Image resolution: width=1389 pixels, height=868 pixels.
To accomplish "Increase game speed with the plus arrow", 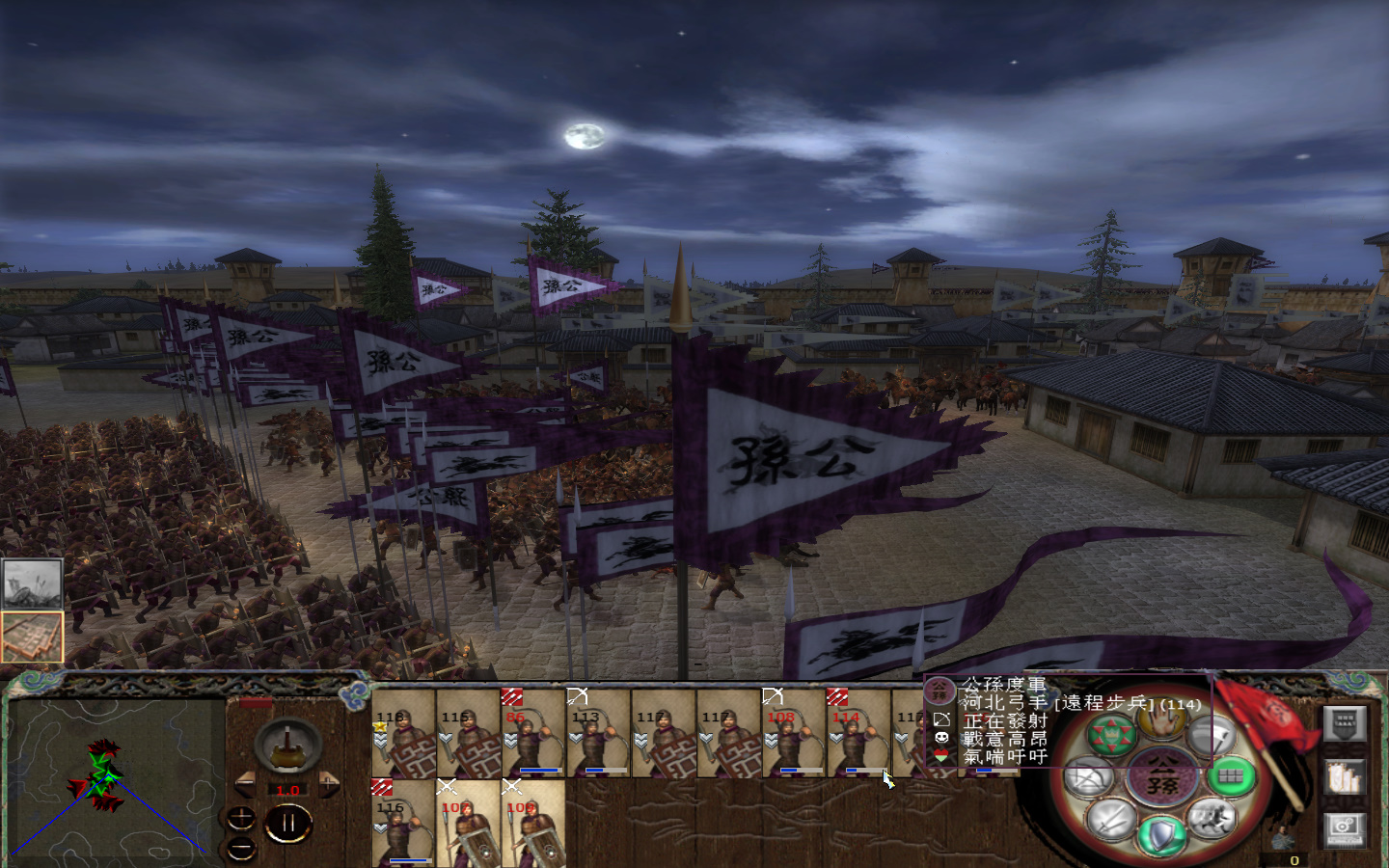I will (328, 784).
